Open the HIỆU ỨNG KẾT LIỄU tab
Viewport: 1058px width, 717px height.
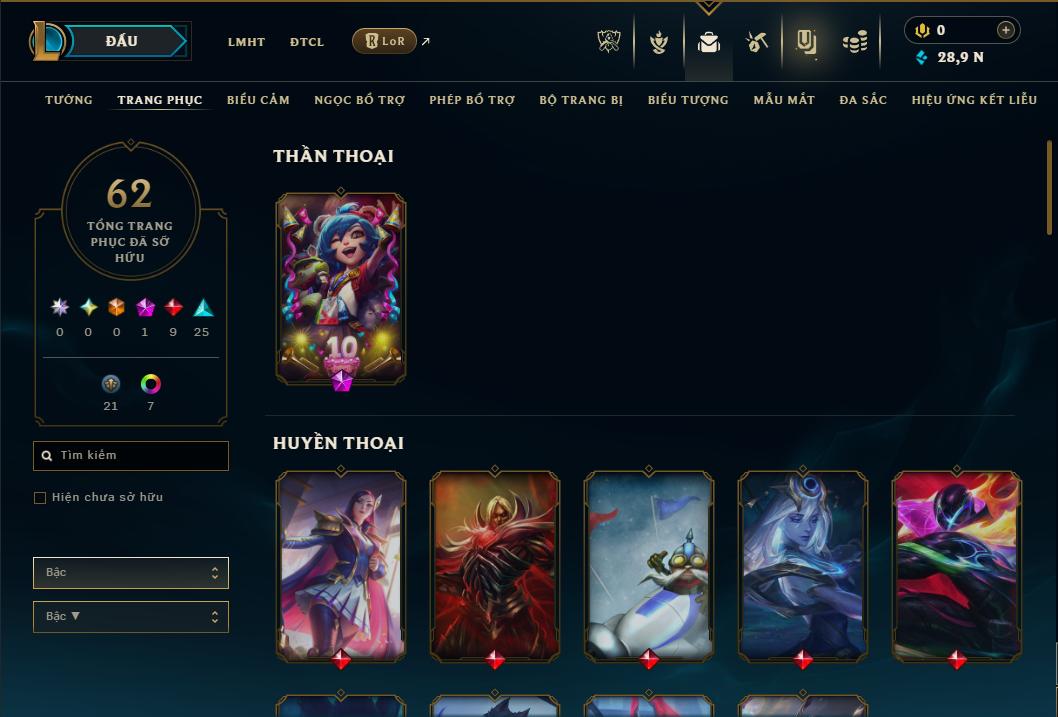click(974, 100)
